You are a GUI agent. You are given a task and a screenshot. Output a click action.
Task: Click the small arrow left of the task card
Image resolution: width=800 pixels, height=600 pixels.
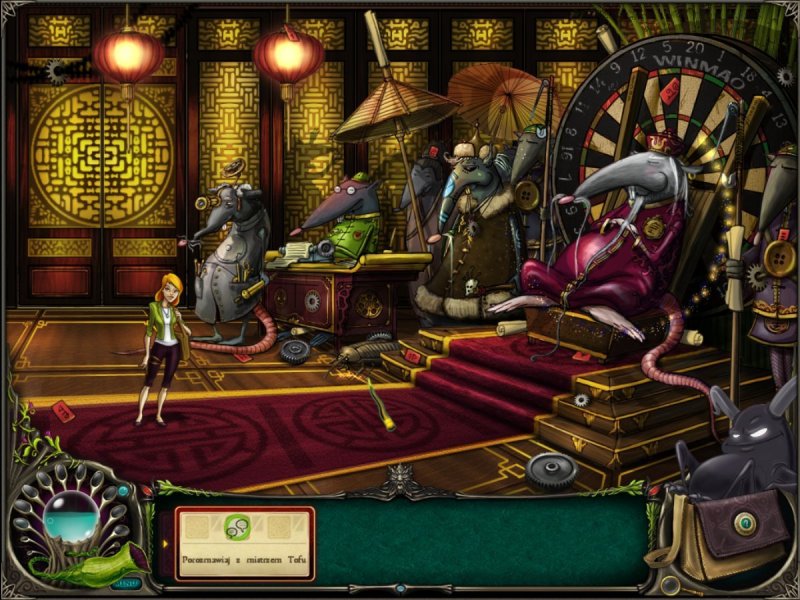pos(165,544)
